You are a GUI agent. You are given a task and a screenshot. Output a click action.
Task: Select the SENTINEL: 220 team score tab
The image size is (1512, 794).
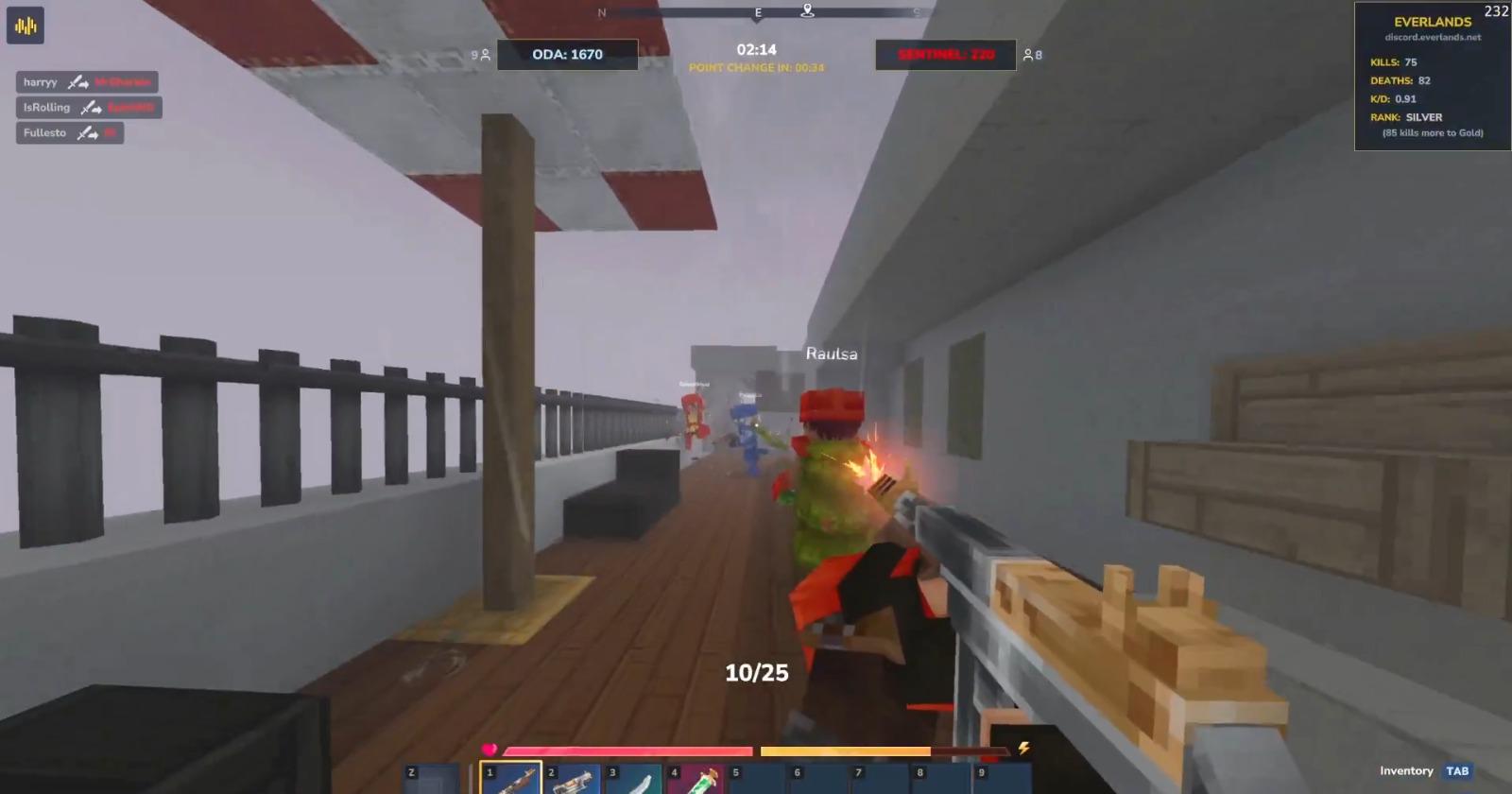945,54
